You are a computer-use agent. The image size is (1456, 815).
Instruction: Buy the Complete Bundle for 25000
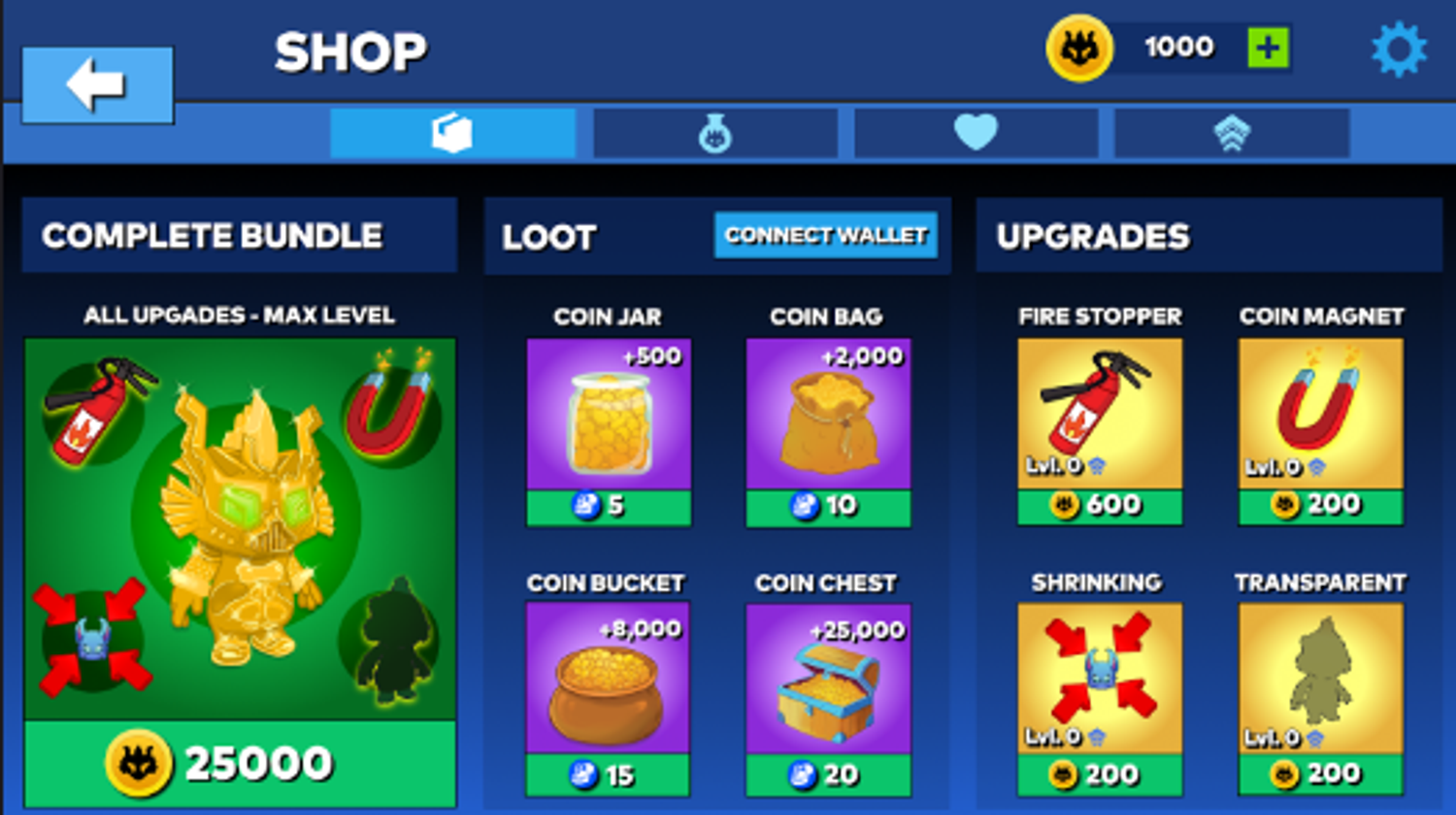pos(240,764)
